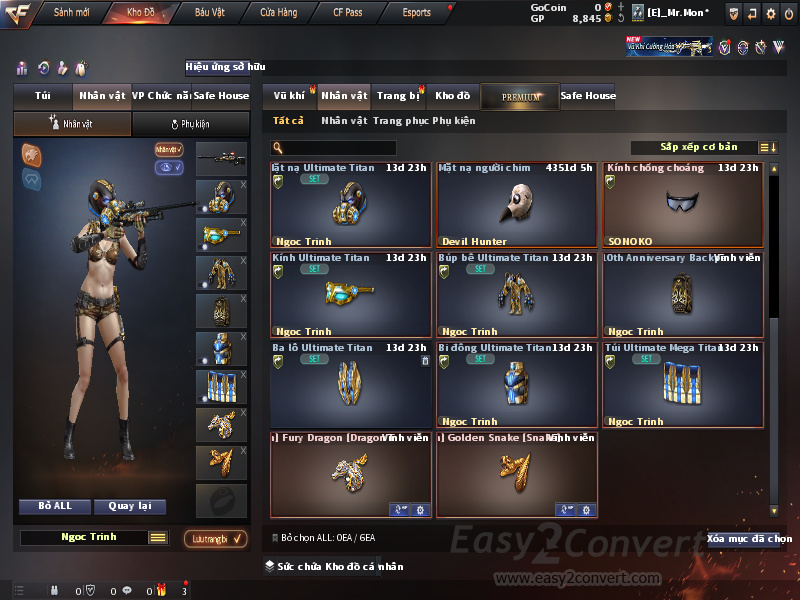Switch to the Báu Vật tab

(209, 12)
